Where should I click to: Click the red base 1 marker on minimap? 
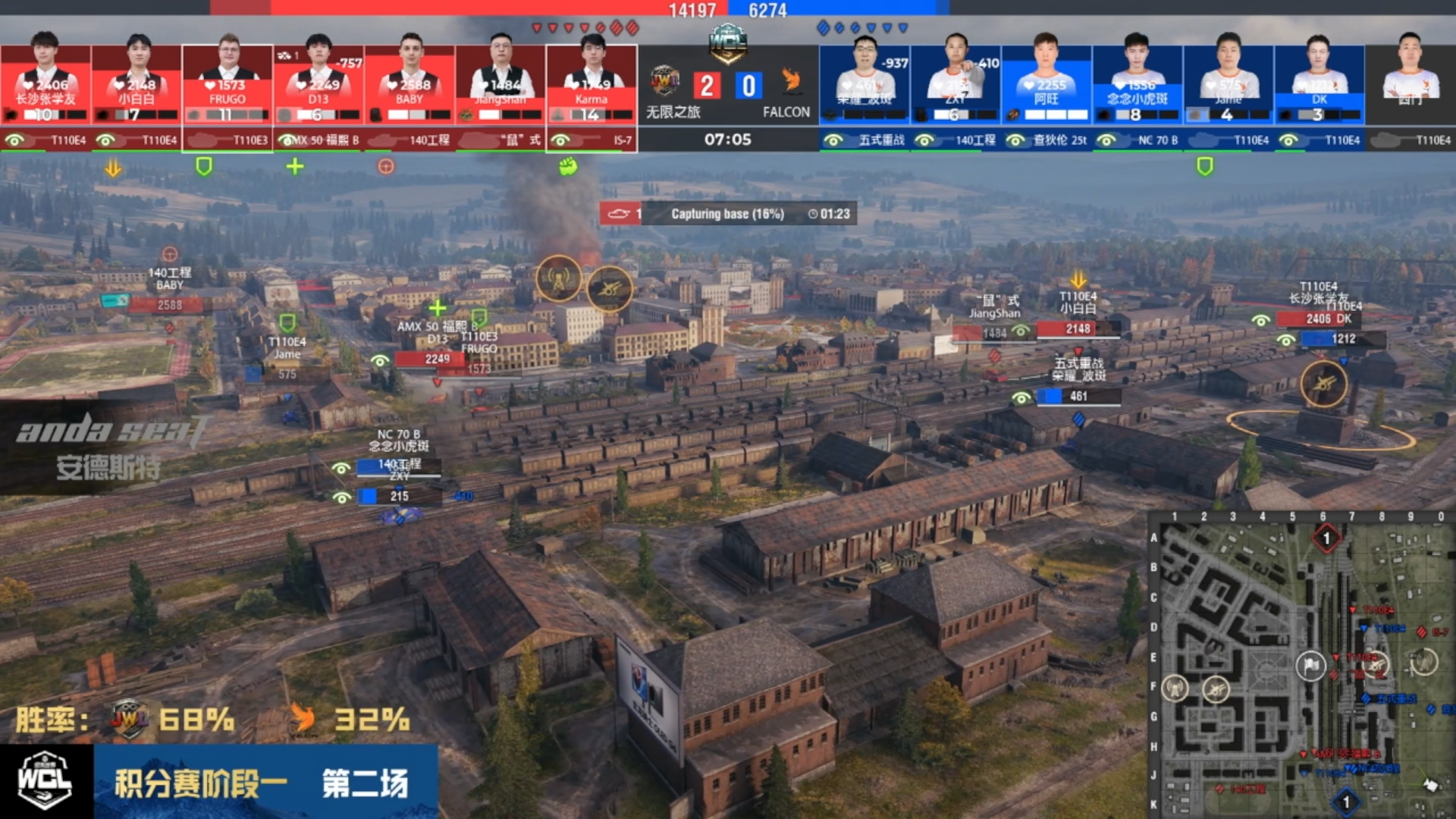point(1326,538)
